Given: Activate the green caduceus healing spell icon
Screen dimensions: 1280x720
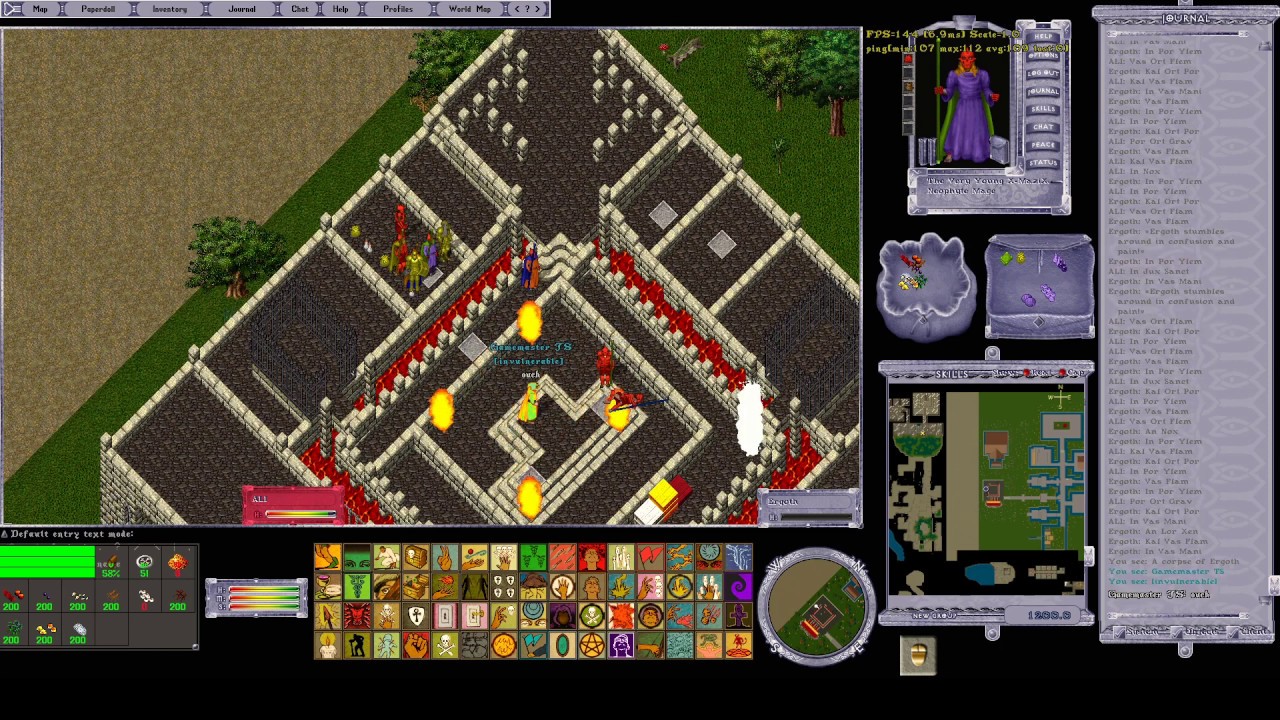Looking at the screenshot, I should click(357, 587).
